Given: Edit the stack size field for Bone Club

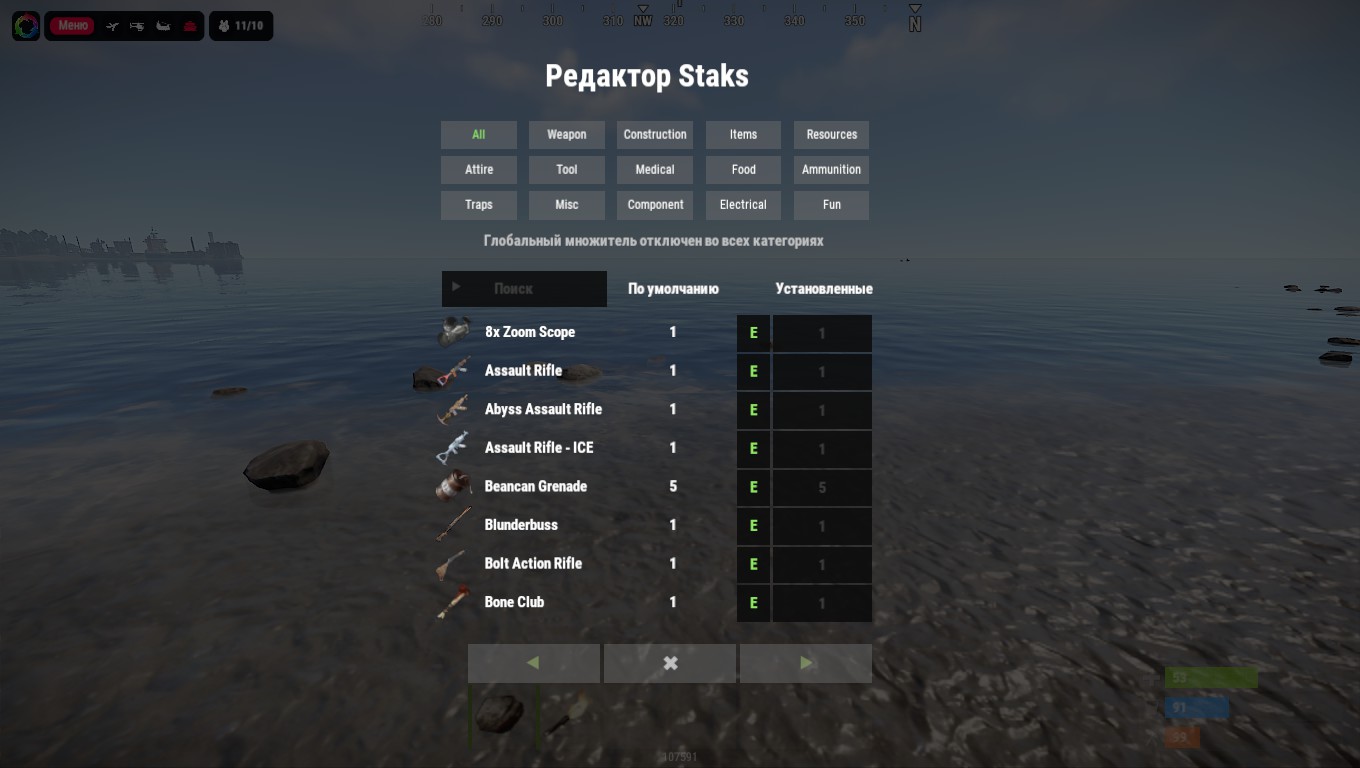Looking at the screenshot, I should 822,604.
